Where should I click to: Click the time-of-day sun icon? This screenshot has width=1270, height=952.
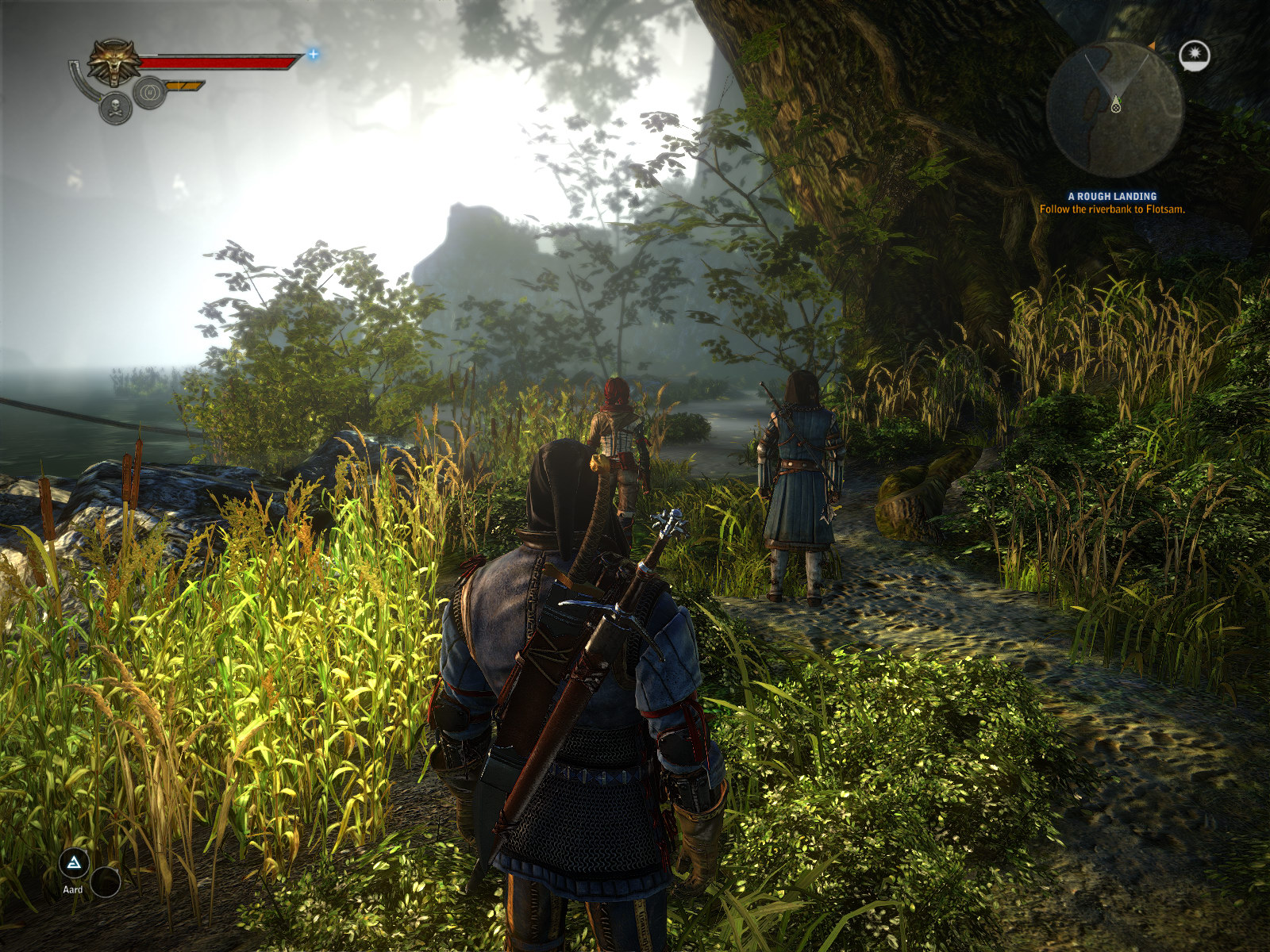(x=1194, y=55)
